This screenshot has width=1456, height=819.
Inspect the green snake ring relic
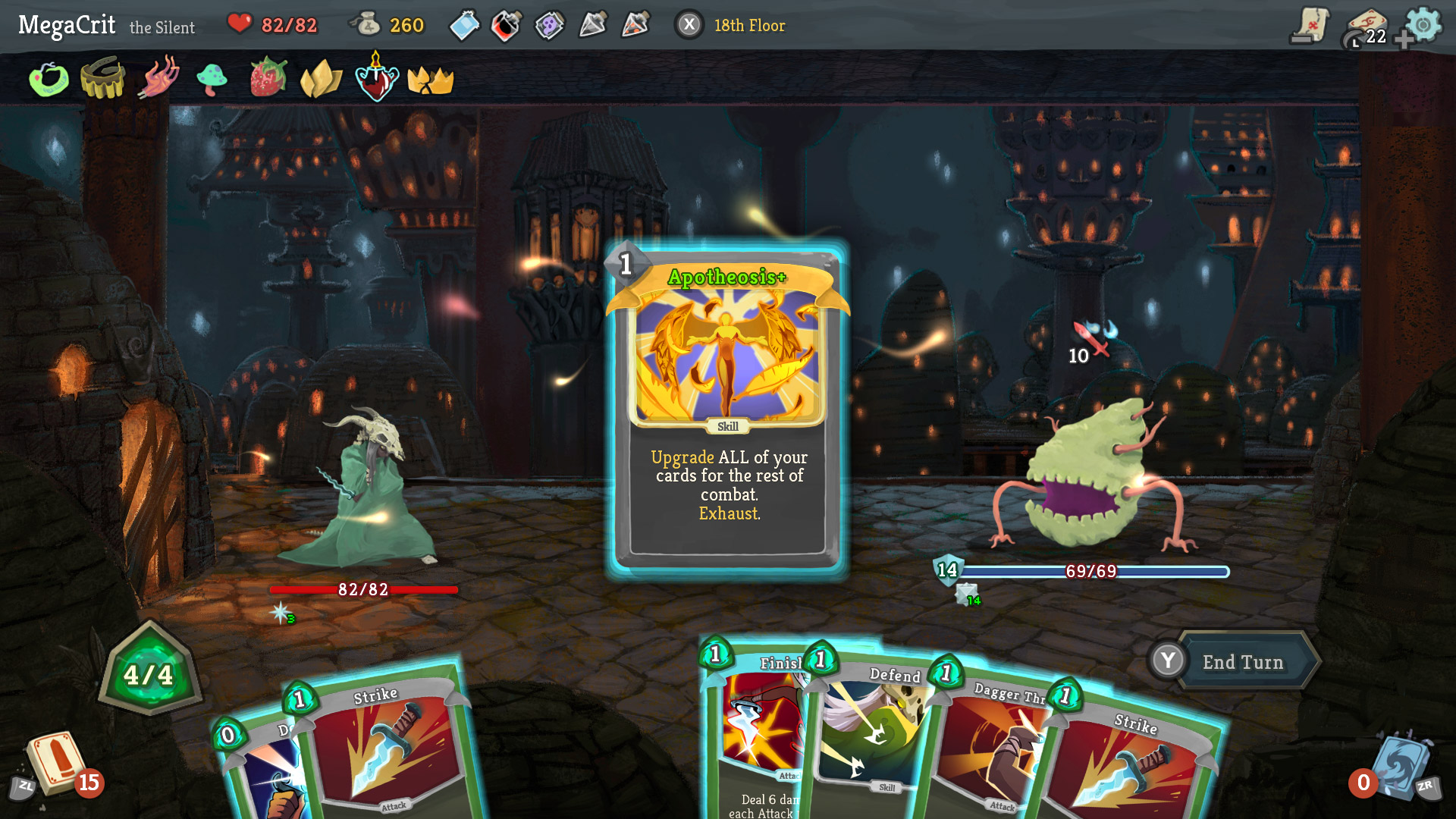click(x=49, y=79)
